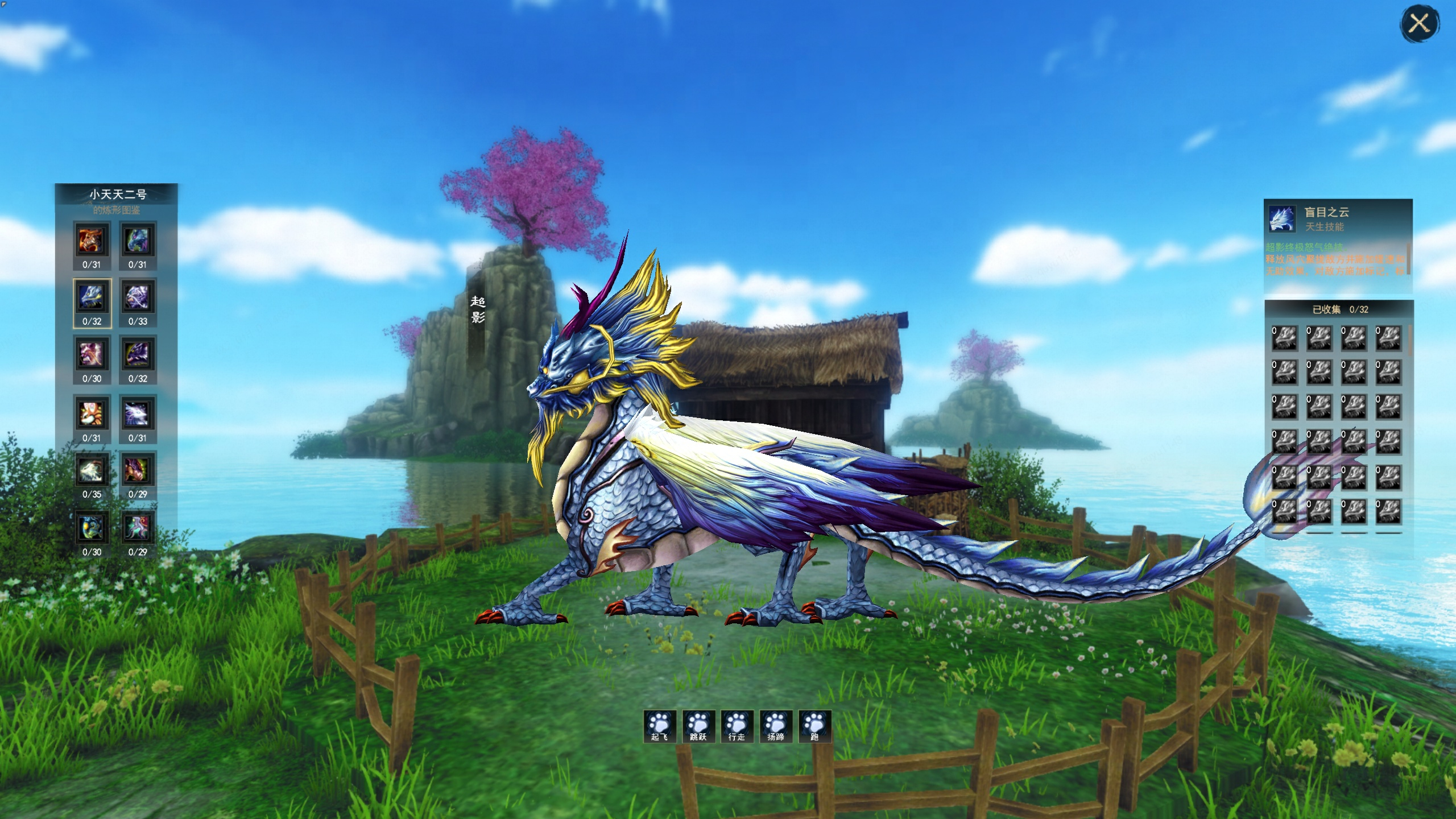Show the 行走 walking animation
The image size is (1456, 819).
[737, 726]
